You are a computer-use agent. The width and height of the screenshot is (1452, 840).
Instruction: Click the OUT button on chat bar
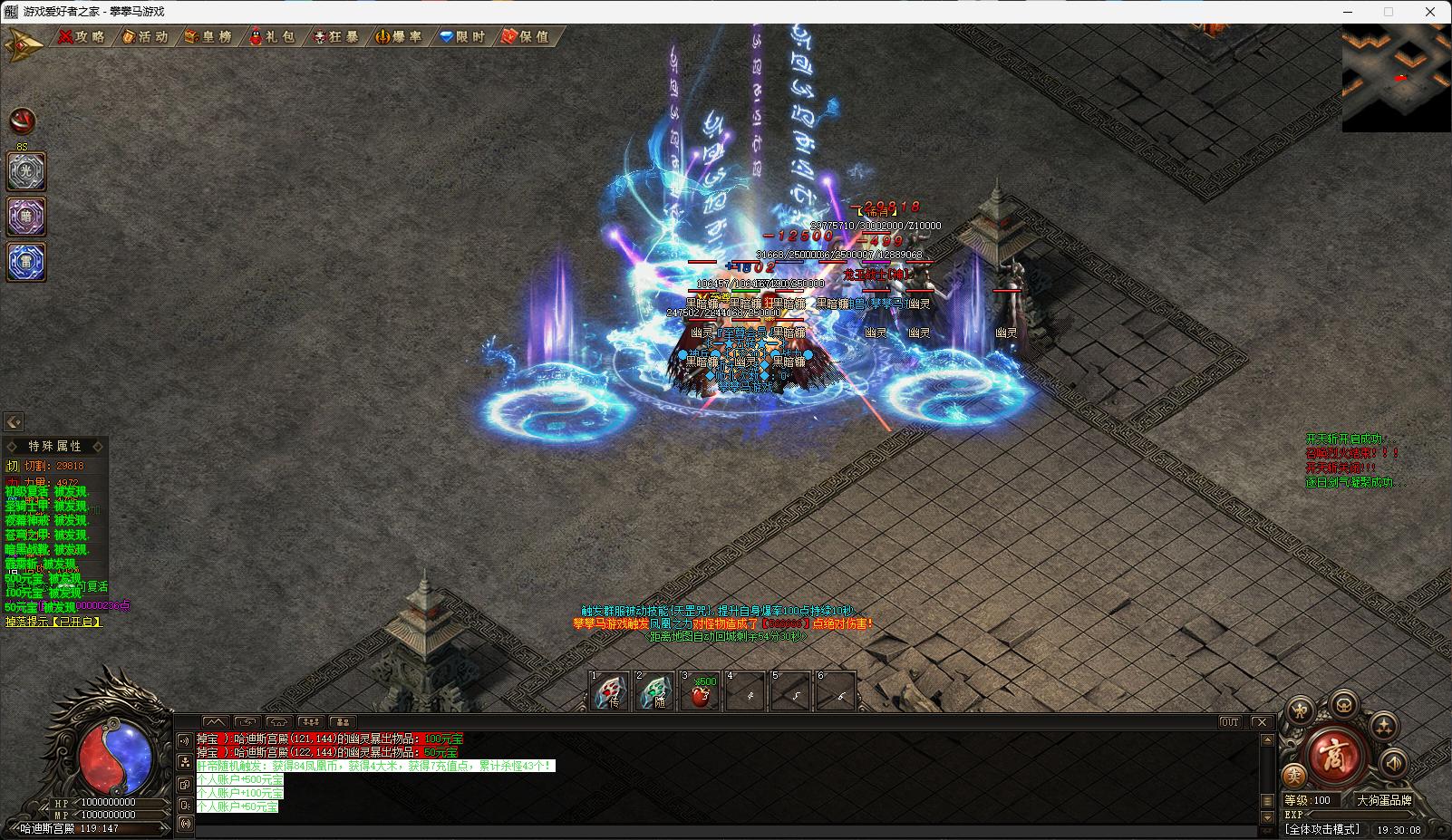tap(1230, 722)
